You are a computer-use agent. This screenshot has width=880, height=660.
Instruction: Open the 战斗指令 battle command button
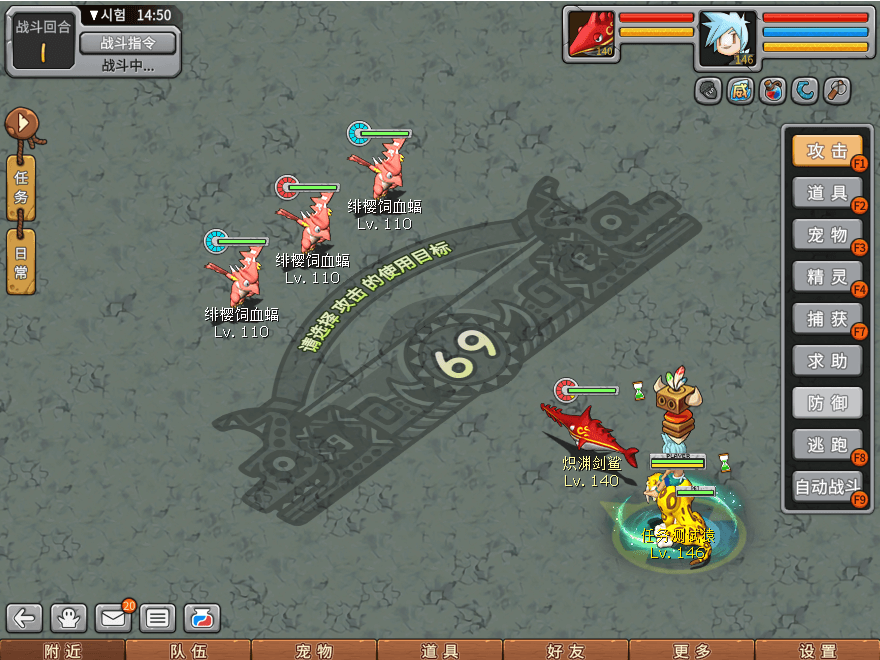coord(127,42)
